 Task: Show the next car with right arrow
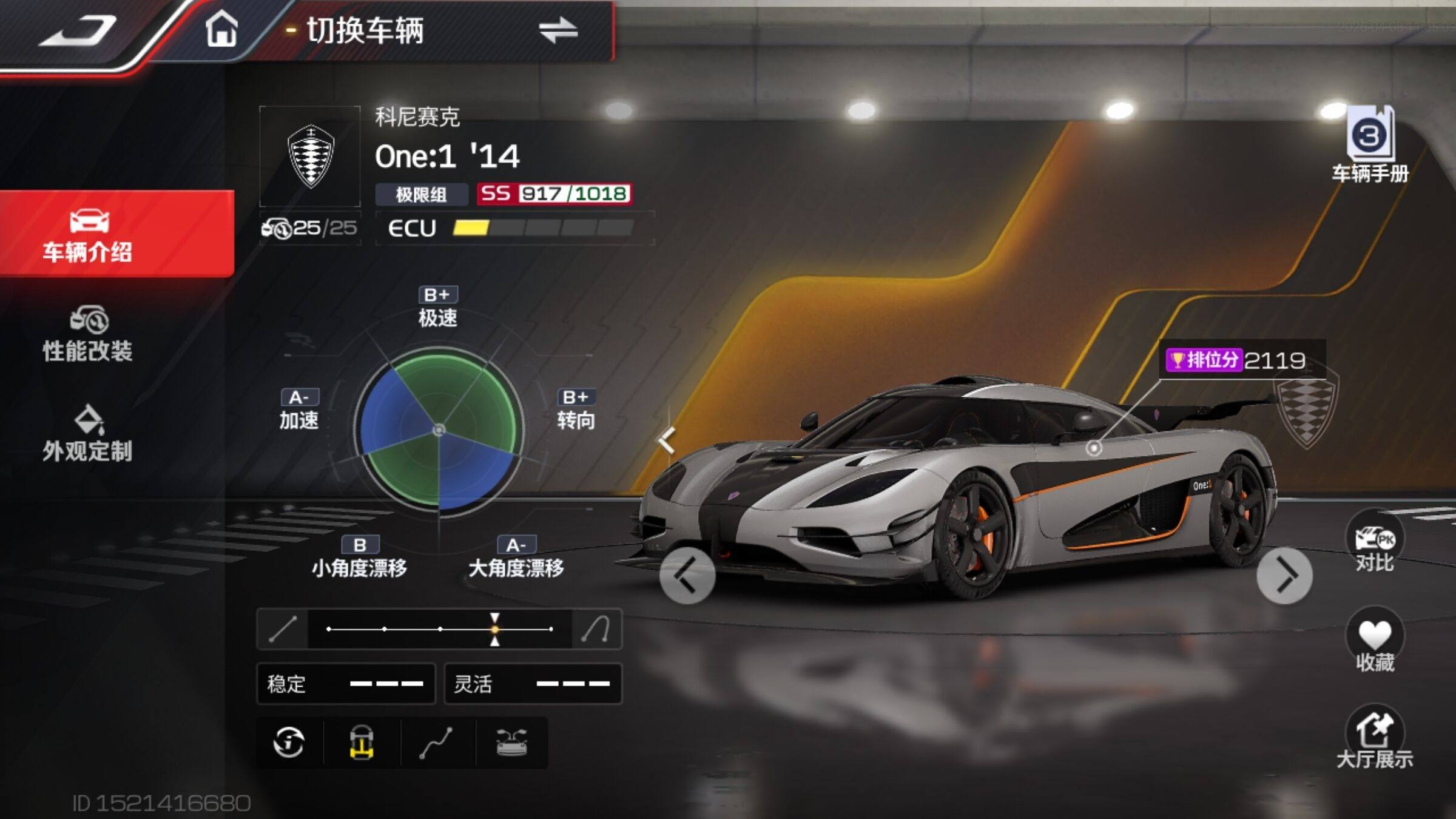(1284, 575)
